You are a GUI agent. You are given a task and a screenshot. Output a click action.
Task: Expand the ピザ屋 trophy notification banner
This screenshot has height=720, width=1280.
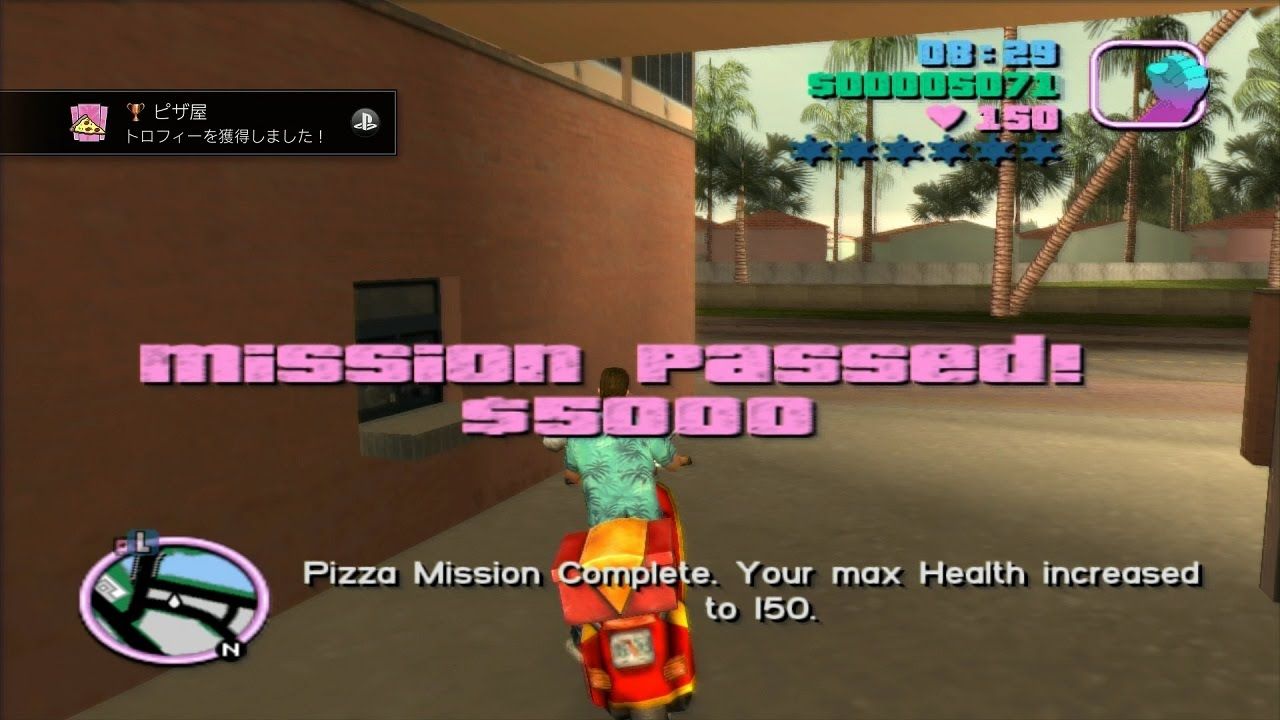[200, 122]
